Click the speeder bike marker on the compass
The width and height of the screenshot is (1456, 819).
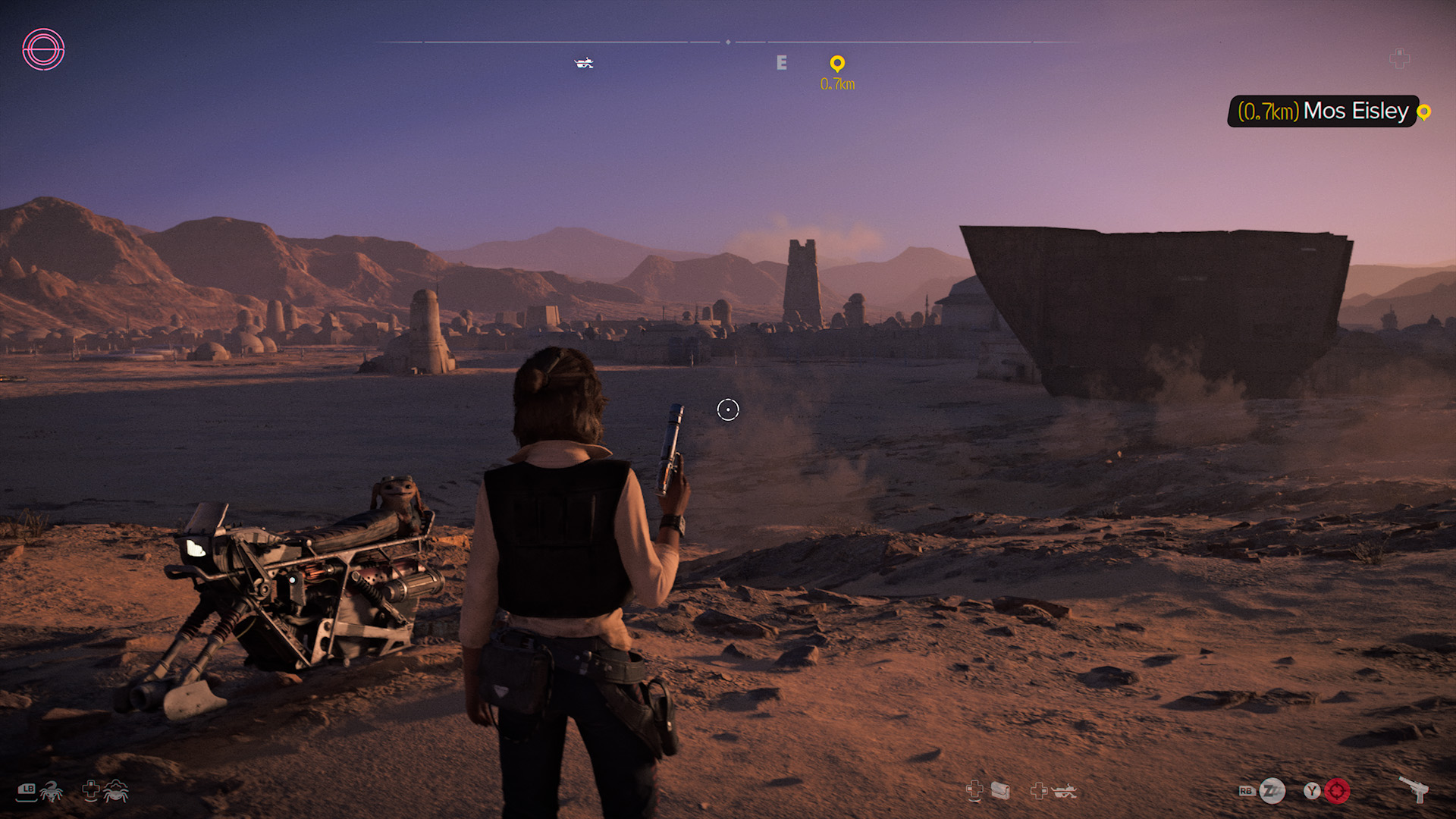[584, 63]
